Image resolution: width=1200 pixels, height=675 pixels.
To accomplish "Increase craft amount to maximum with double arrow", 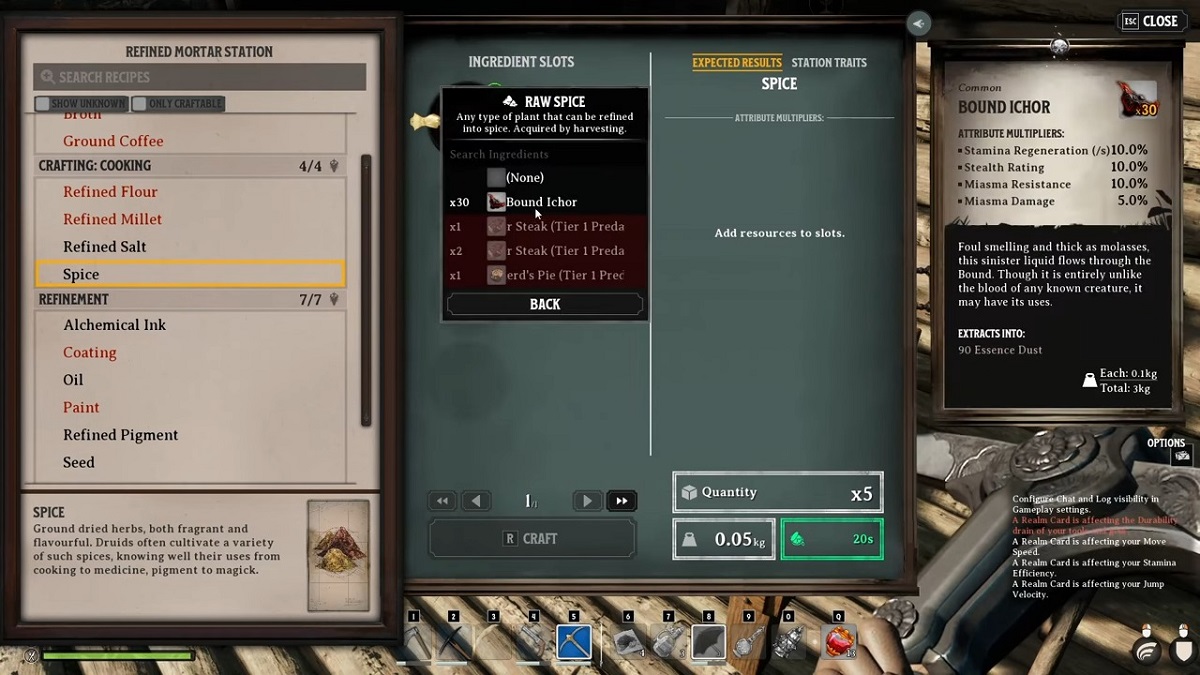I will point(621,501).
